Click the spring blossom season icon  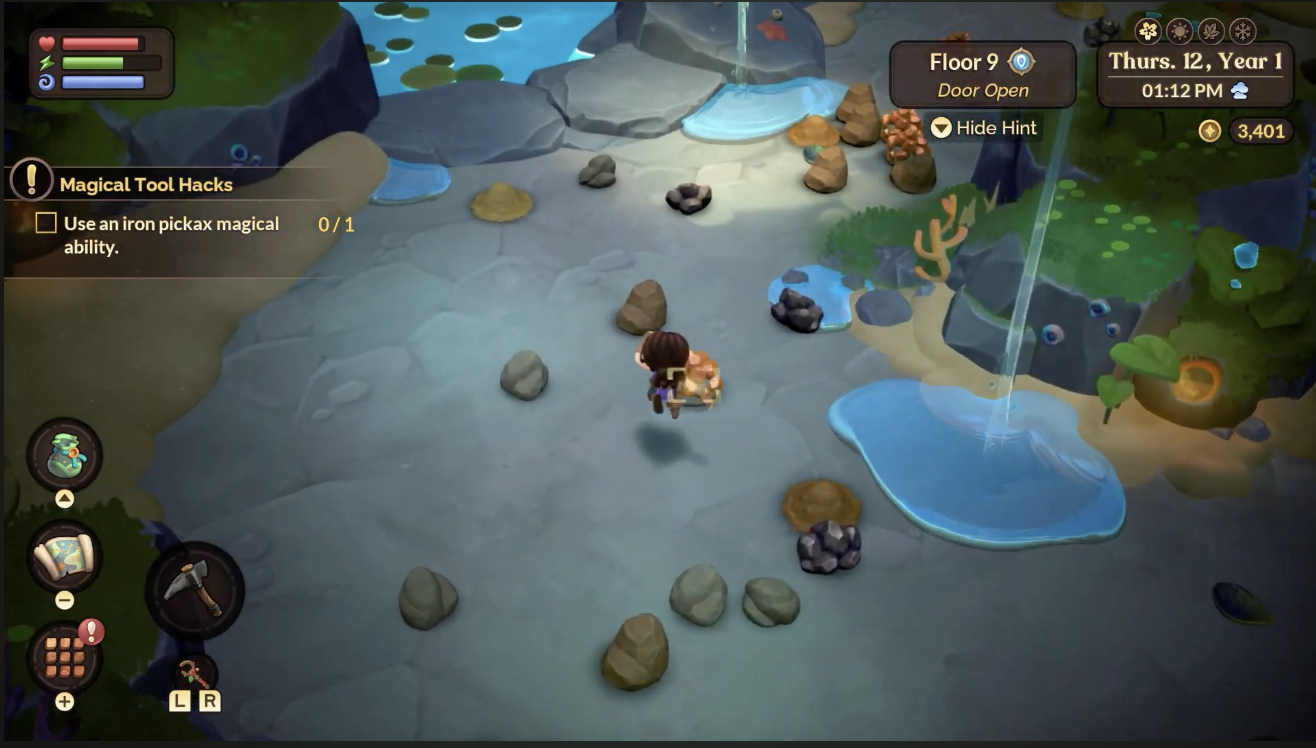point(1148,30)
